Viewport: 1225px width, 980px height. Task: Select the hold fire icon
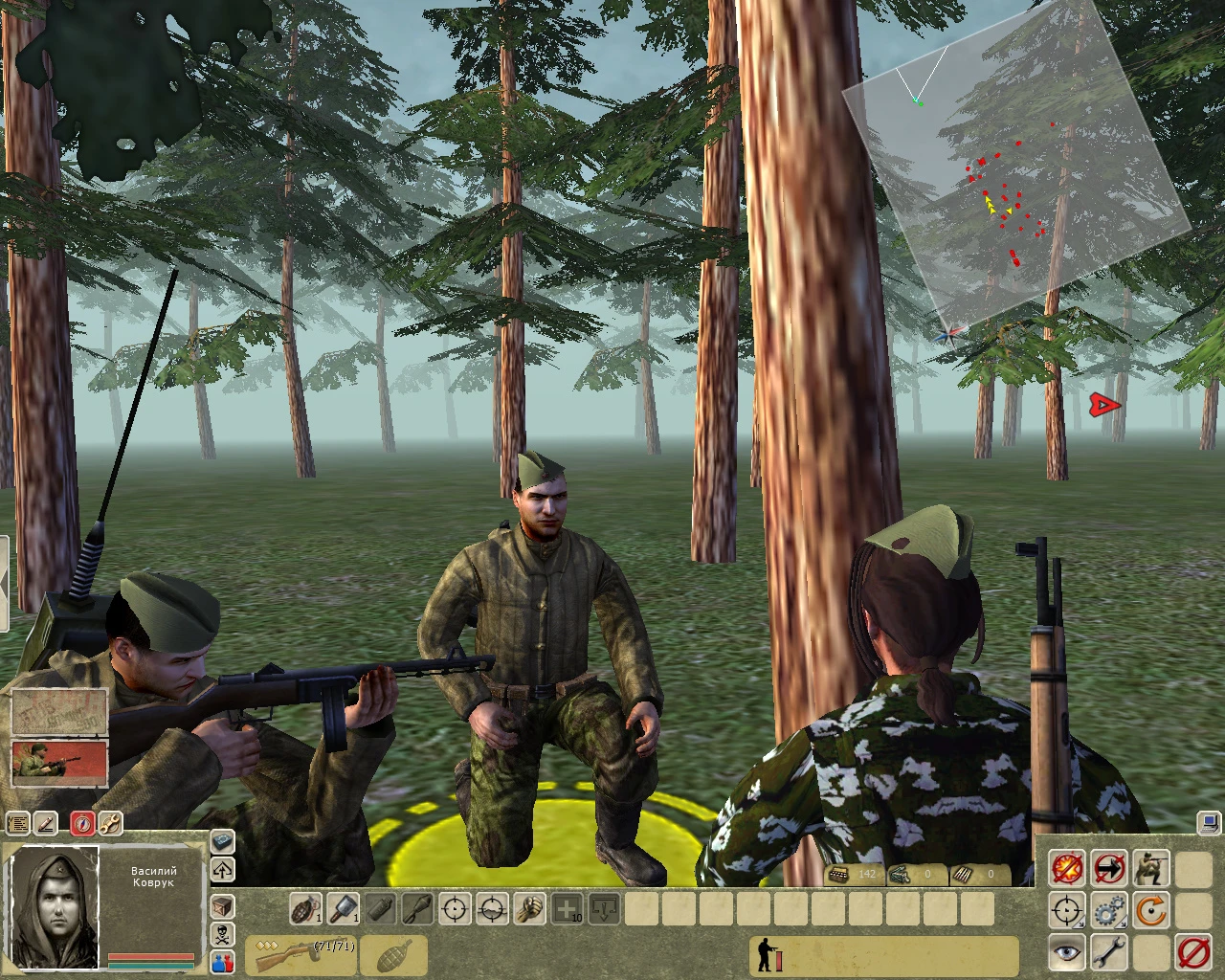click(1066, 868)
